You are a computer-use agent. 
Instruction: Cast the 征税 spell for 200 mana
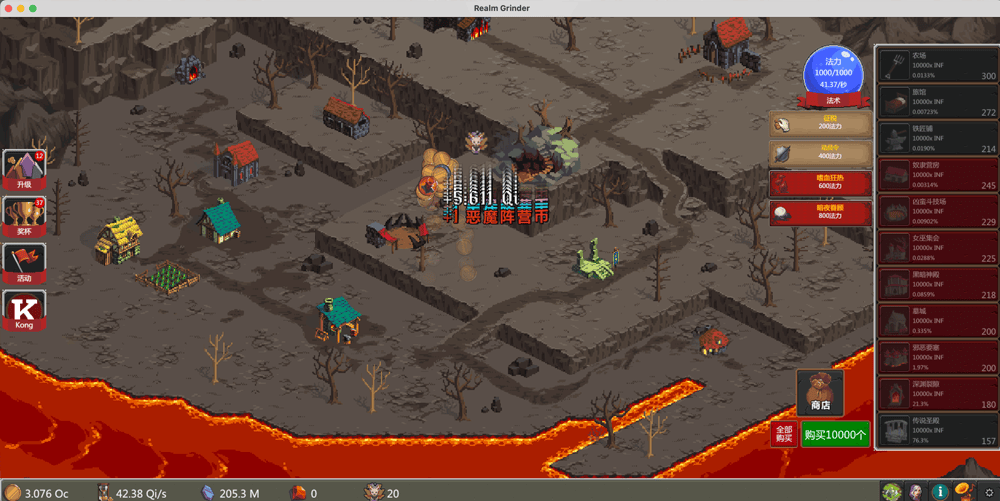821,123
